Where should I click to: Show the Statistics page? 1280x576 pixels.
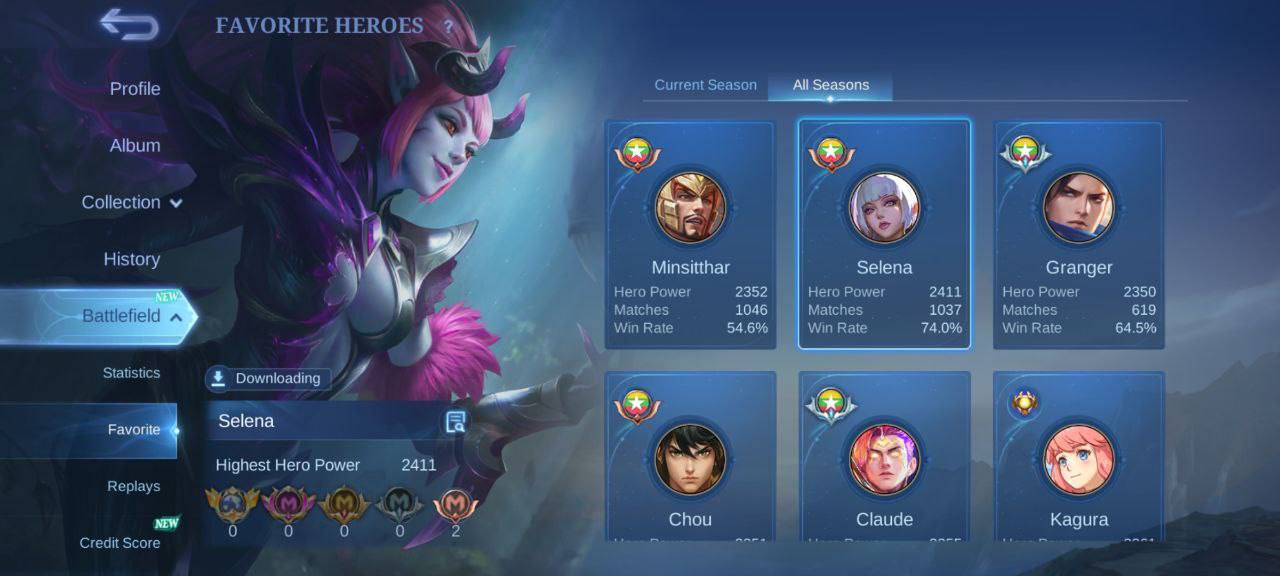131,373
